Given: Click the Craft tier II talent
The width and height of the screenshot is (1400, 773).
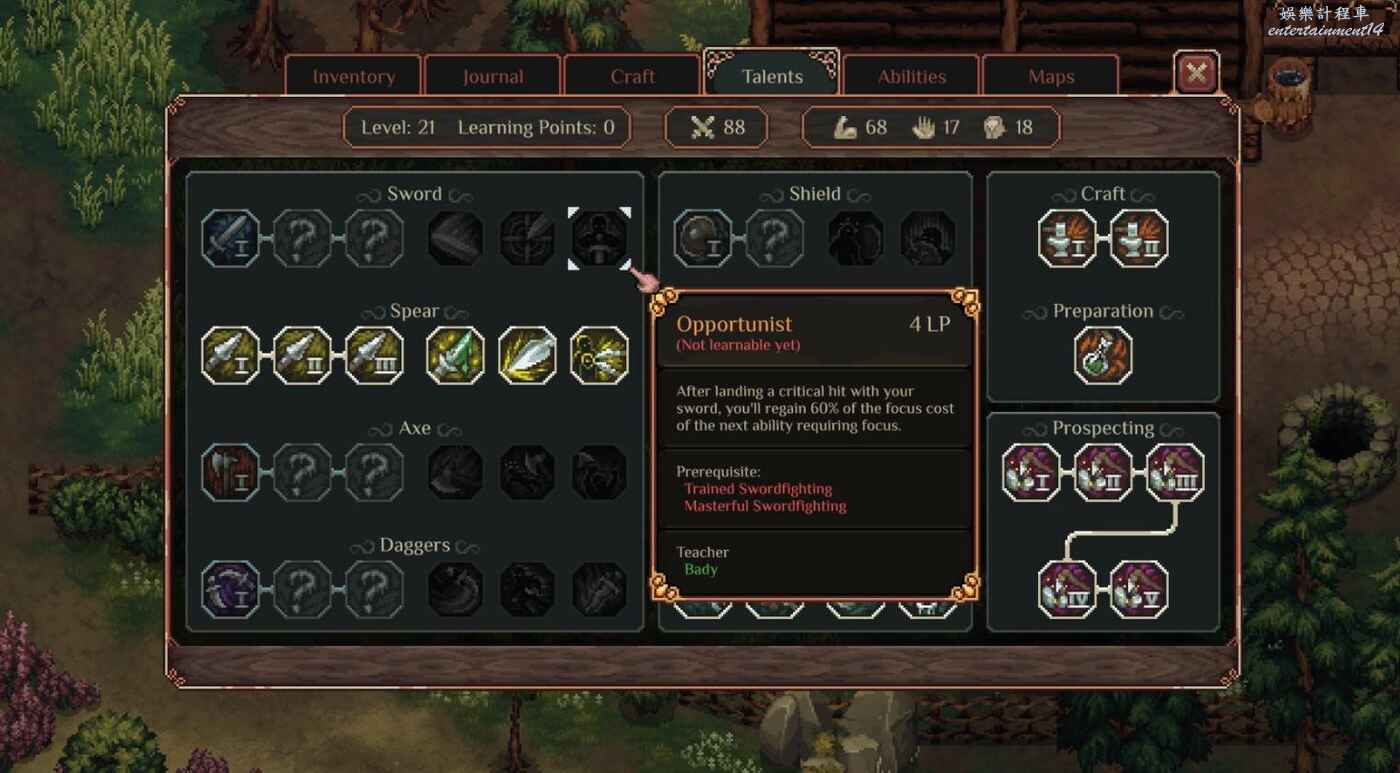Looking at the screenshot, I should point(1139,238).
